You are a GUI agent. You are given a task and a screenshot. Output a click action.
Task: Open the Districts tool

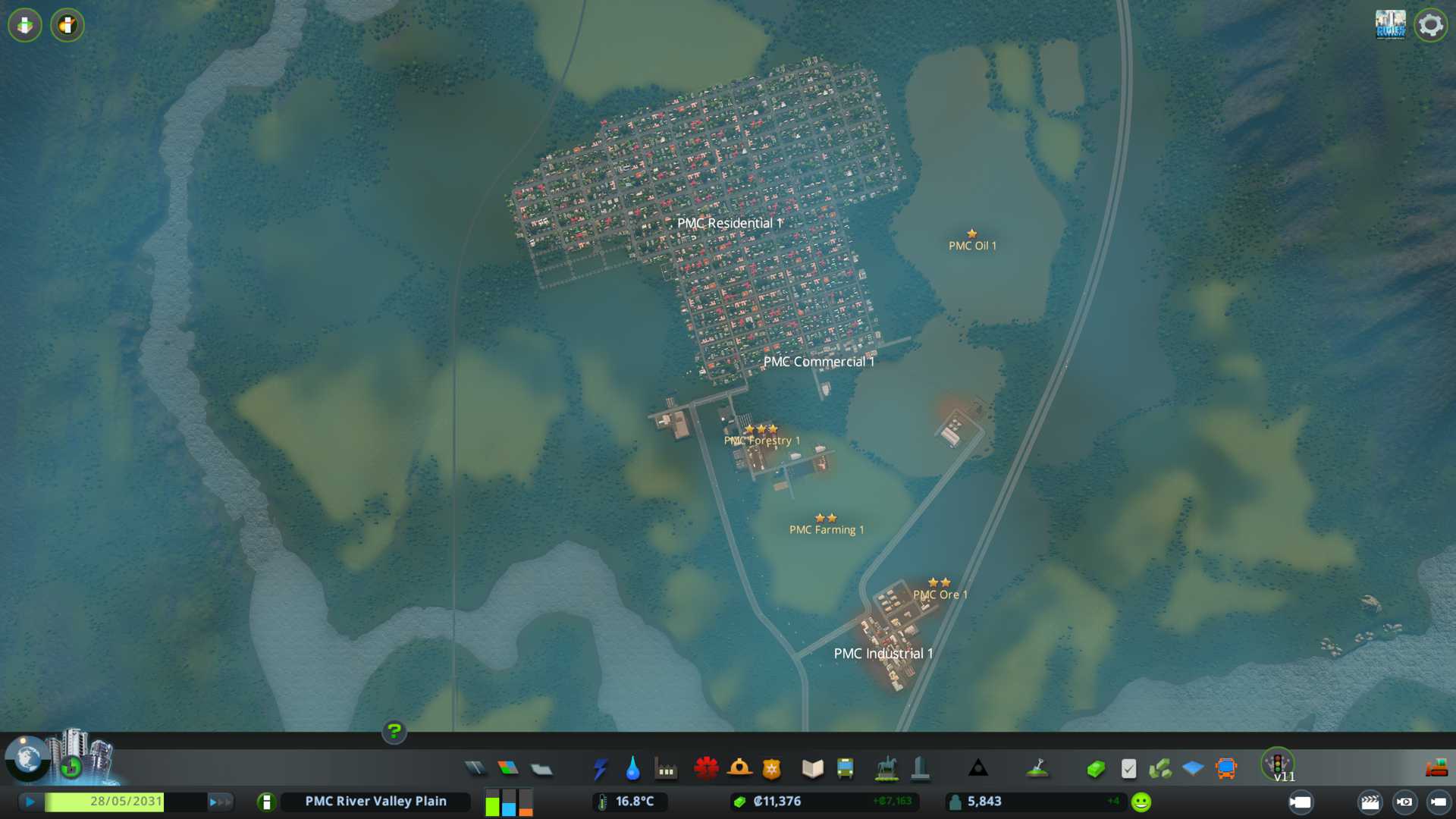click(x=541, y=769)
